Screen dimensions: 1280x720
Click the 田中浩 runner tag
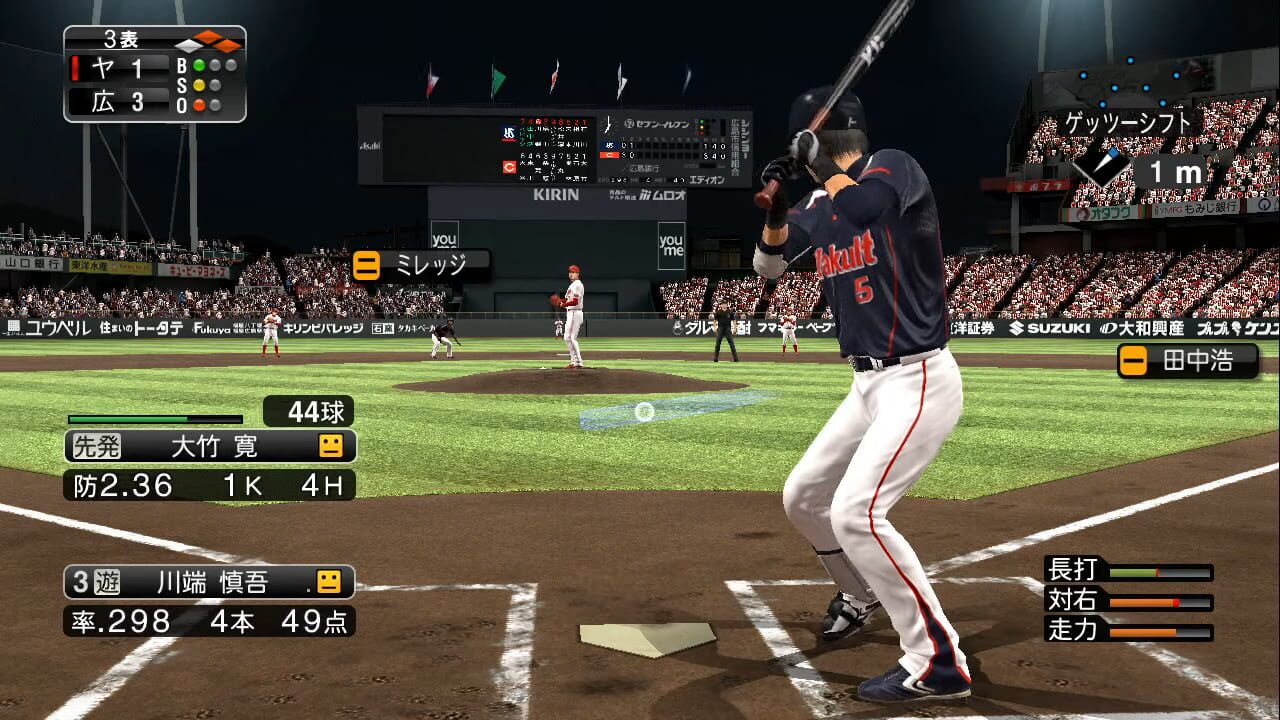tap(1187, 361)
